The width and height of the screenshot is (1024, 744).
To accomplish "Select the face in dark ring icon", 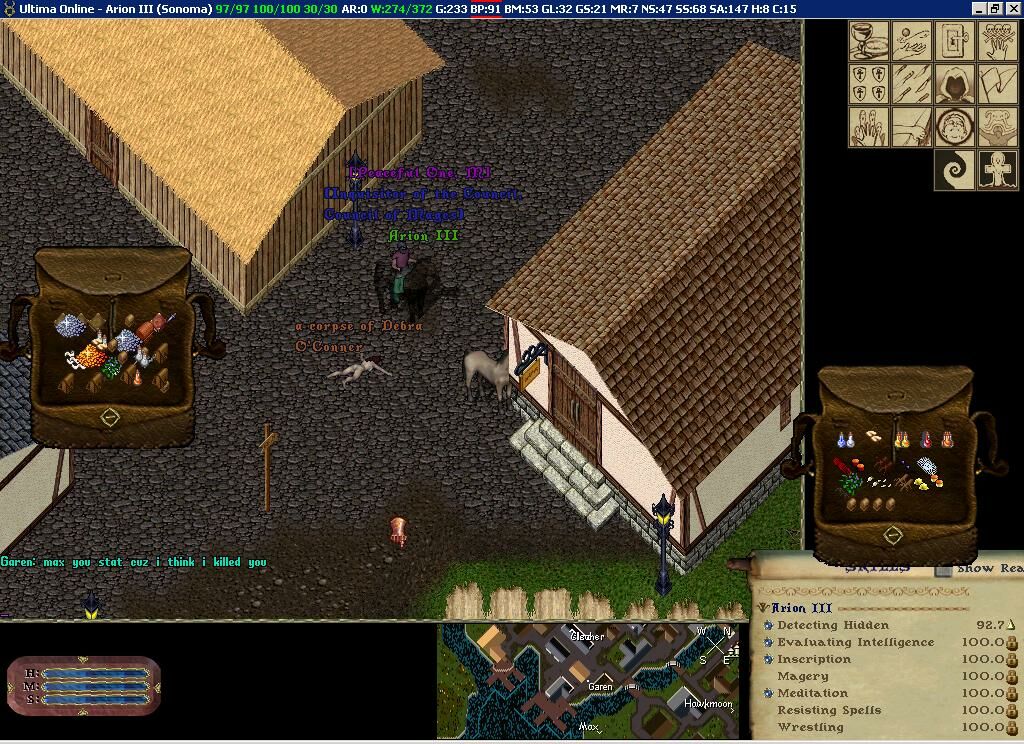I will coord(954,127).
